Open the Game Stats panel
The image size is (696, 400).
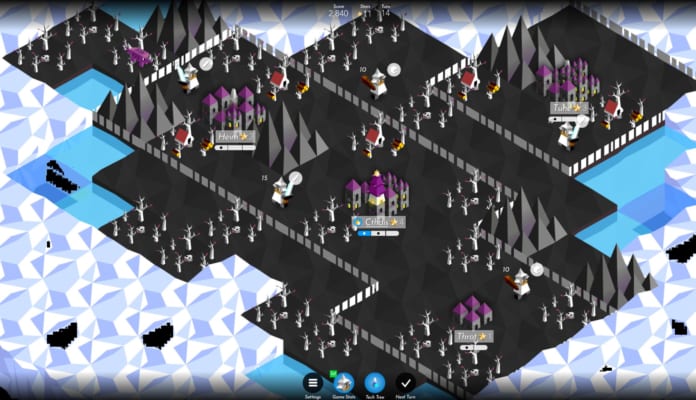pyautogui.click(x=344, y=382)
